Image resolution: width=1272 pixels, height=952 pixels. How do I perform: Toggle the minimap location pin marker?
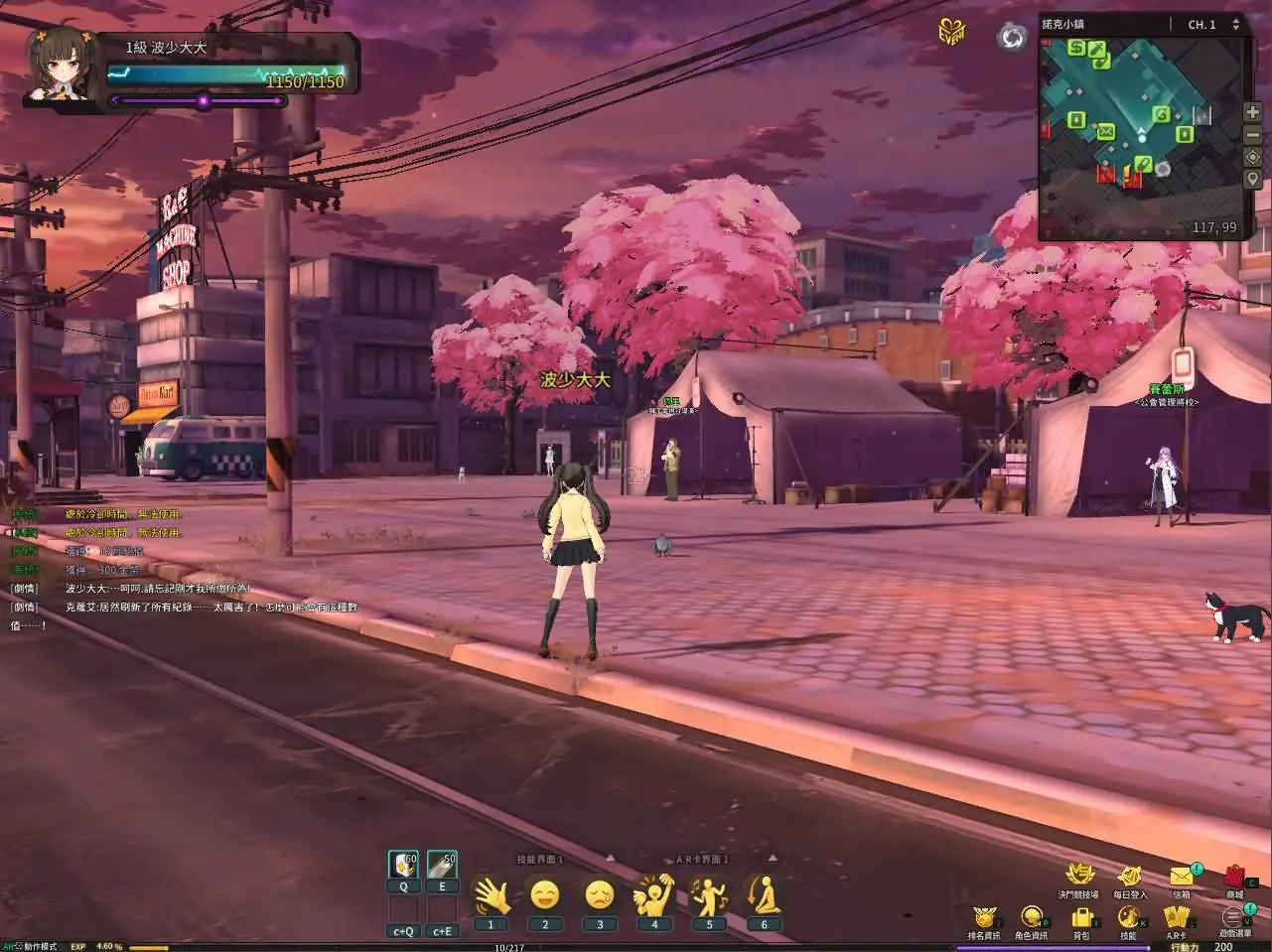[x=1252, y=179]
